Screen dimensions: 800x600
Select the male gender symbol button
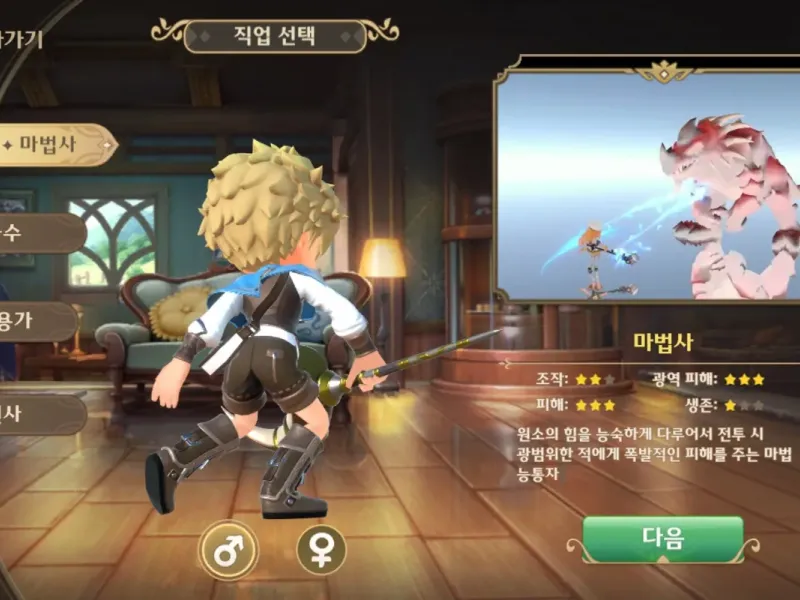click(228, 548)
